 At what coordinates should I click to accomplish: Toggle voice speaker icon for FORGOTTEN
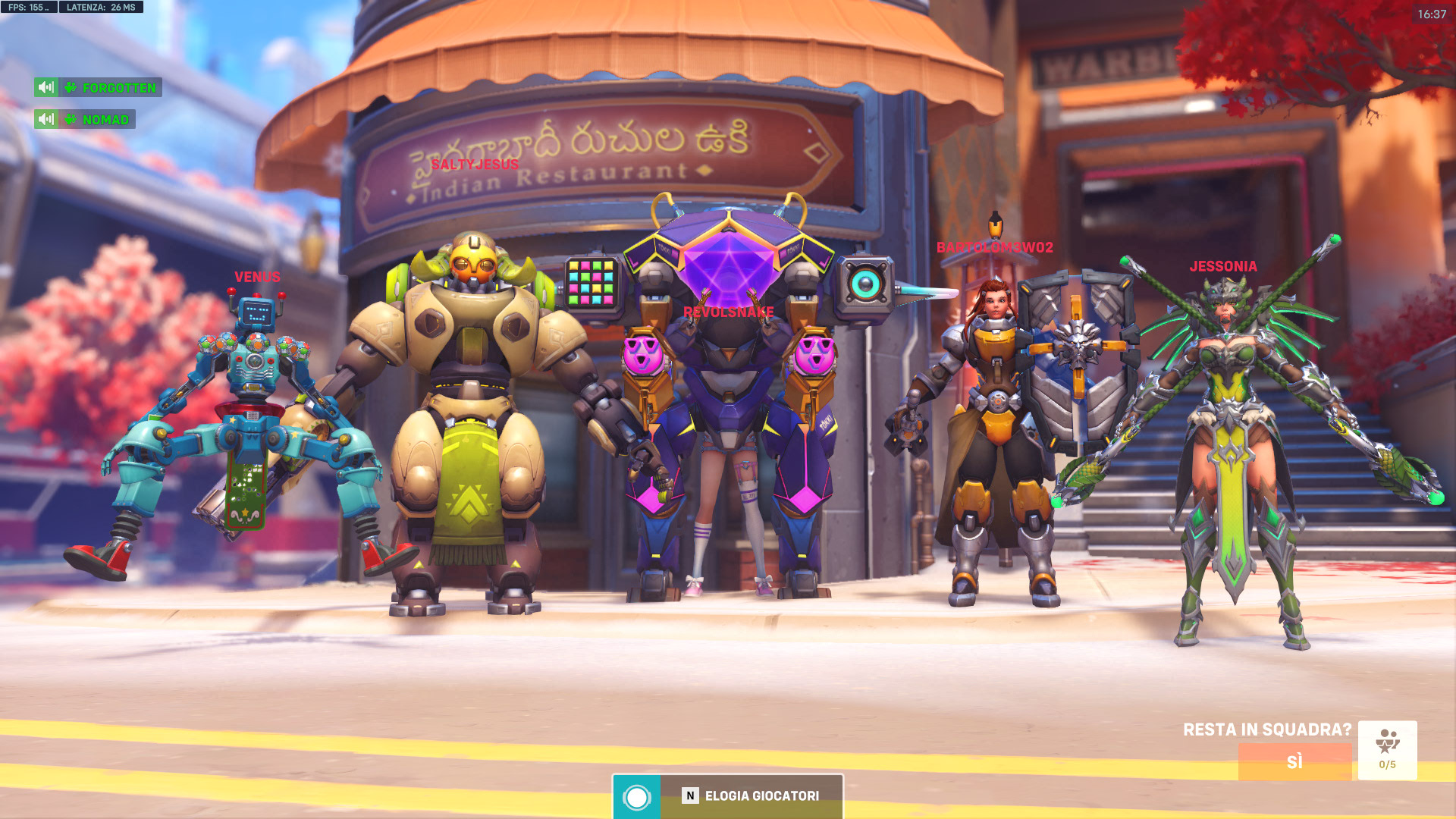click(46, 87)
